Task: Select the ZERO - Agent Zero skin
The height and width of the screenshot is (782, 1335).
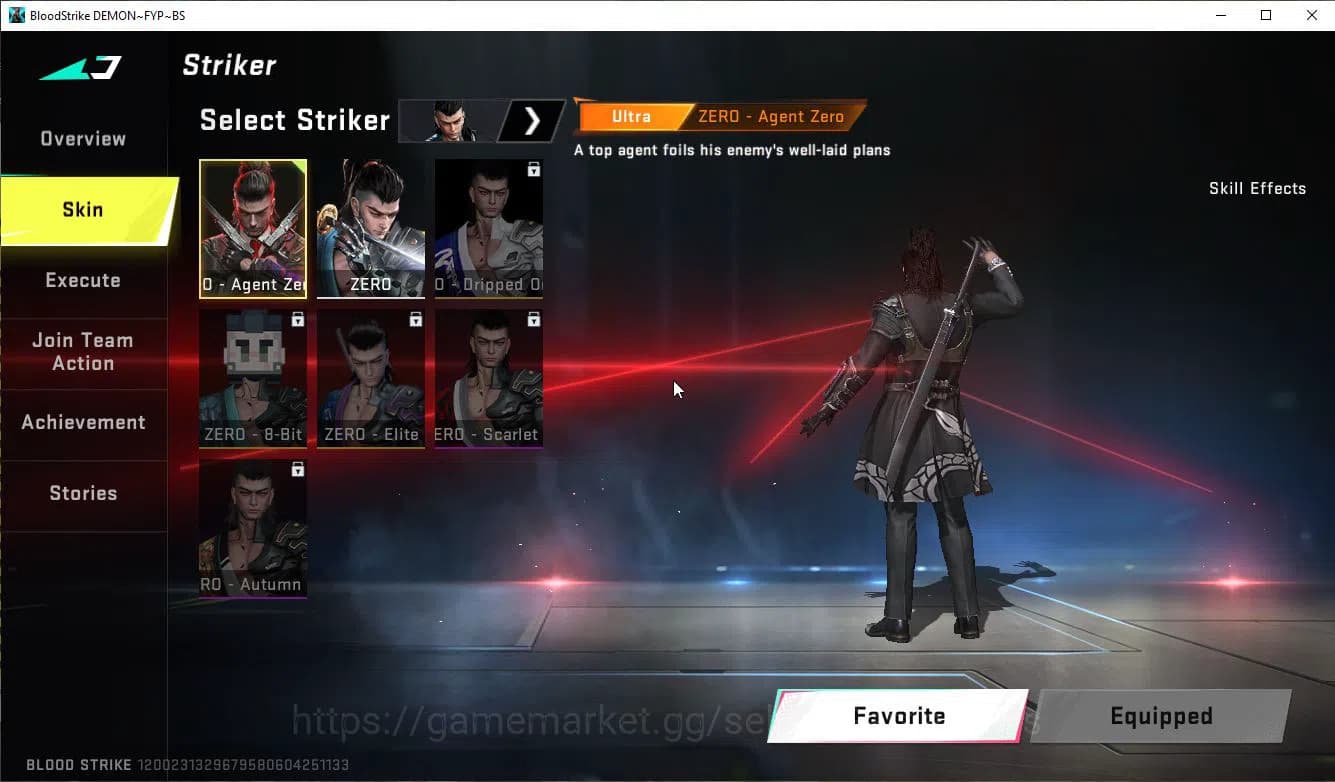Action: [x=253, y=228]
